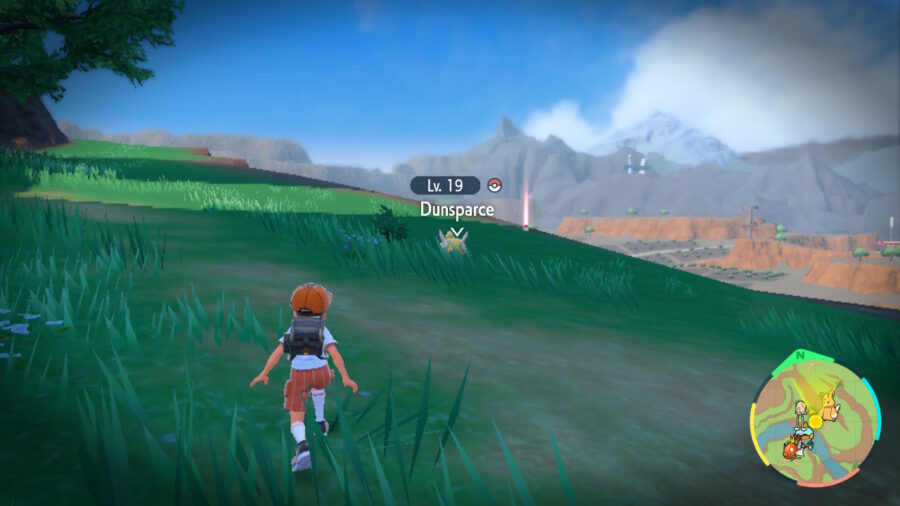
Task: Select the Magikarp icon on the minimap
Action: 790,448
